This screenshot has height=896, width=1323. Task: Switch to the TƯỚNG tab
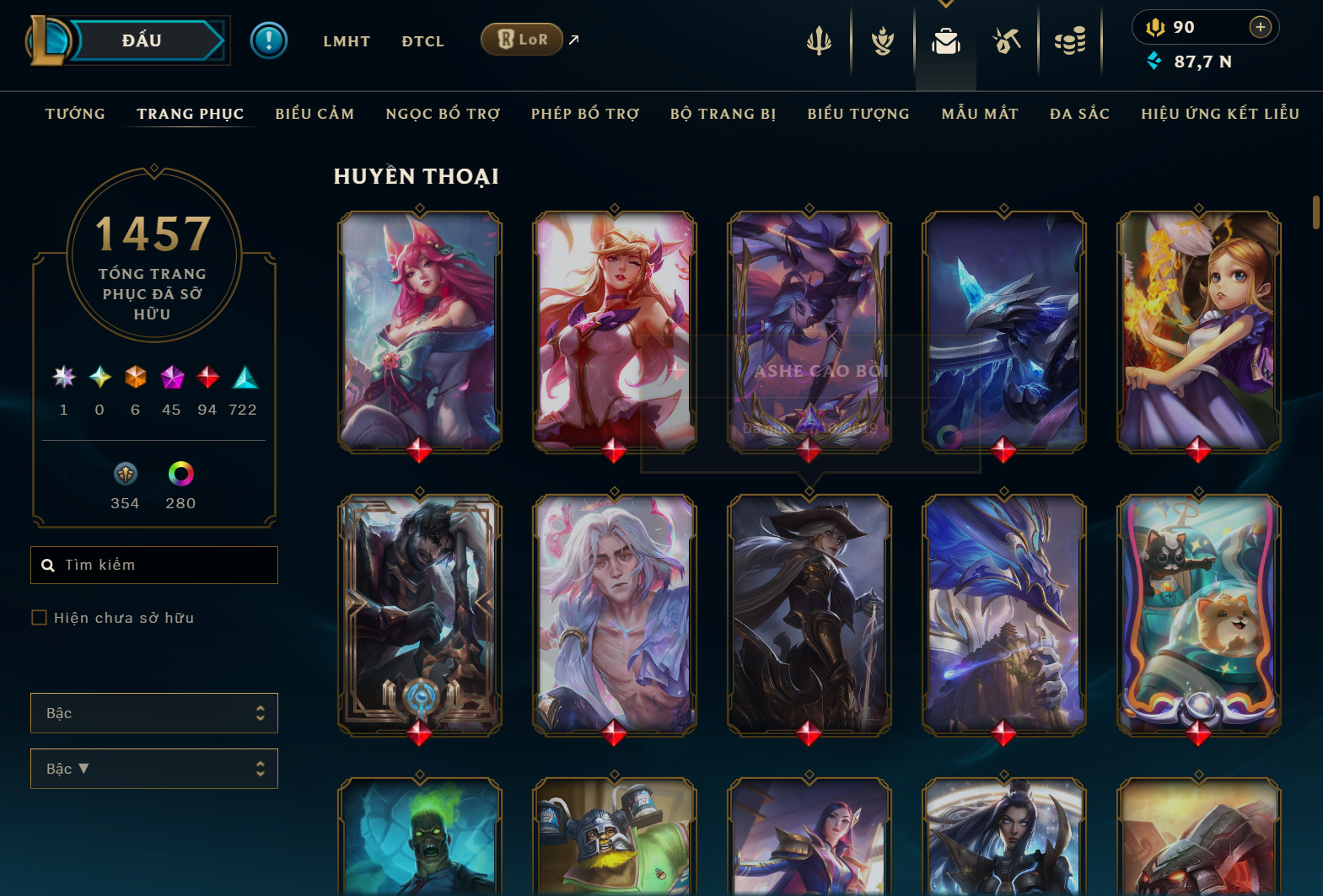tap(75, 113)
